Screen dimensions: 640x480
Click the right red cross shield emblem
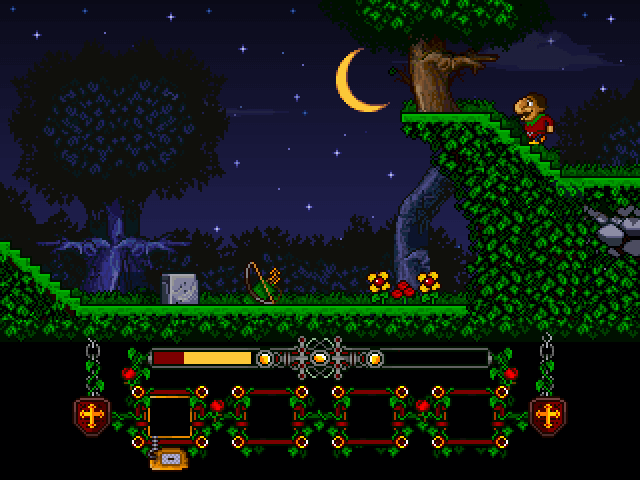(549, 414)
